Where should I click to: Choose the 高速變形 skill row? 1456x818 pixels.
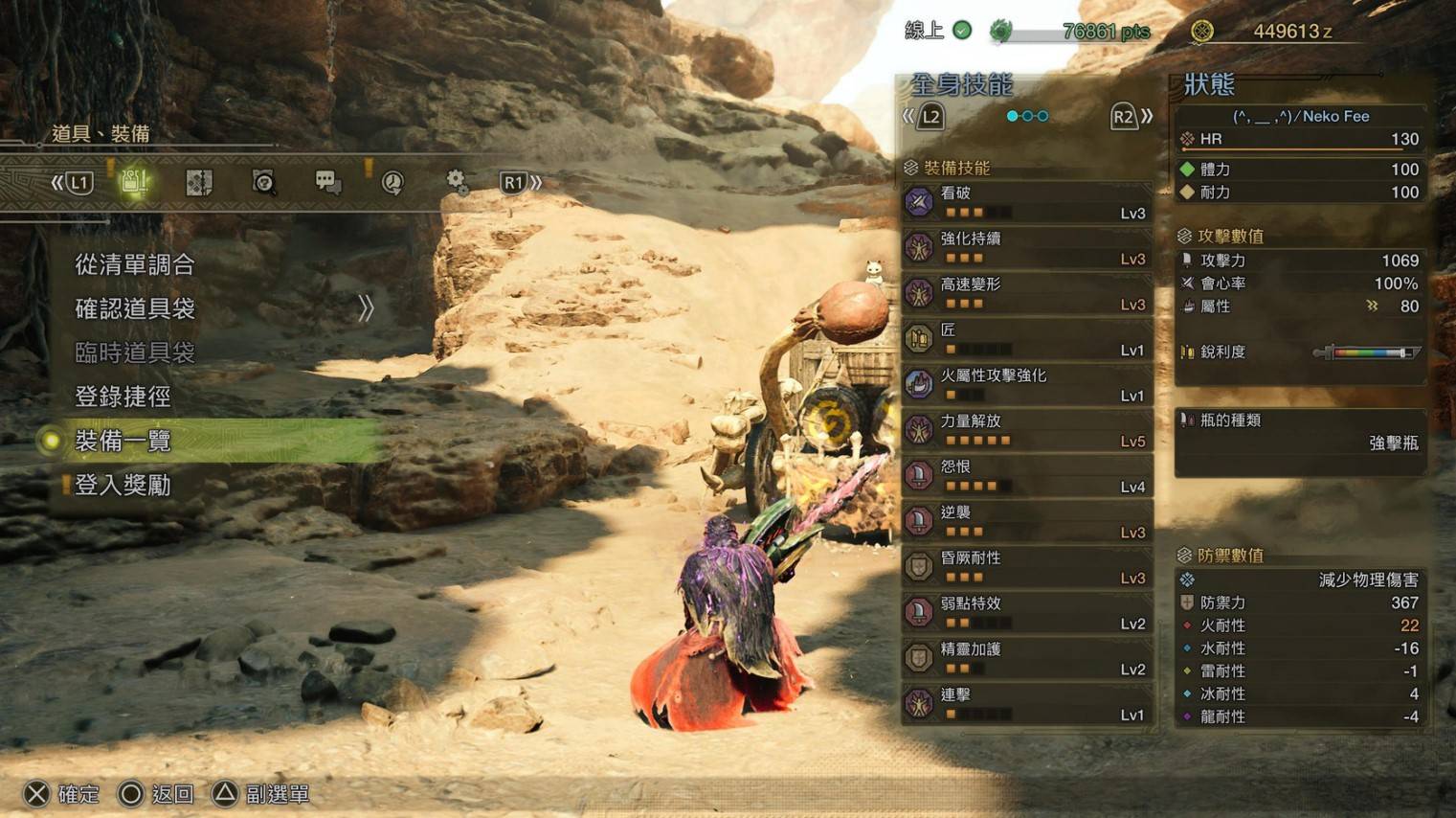1026,293
